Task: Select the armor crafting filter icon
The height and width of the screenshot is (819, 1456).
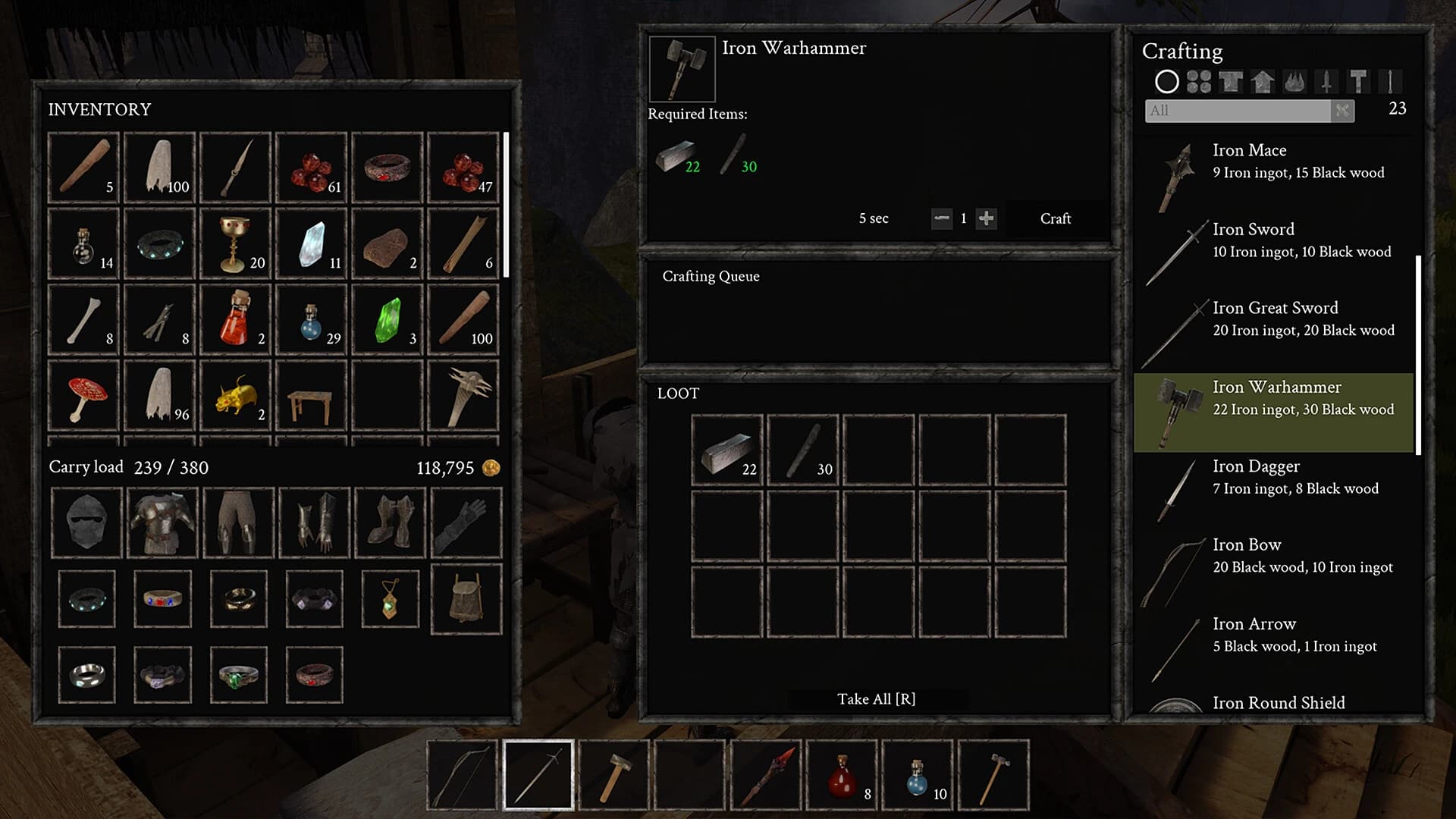Action: (x=1231, y=81)
